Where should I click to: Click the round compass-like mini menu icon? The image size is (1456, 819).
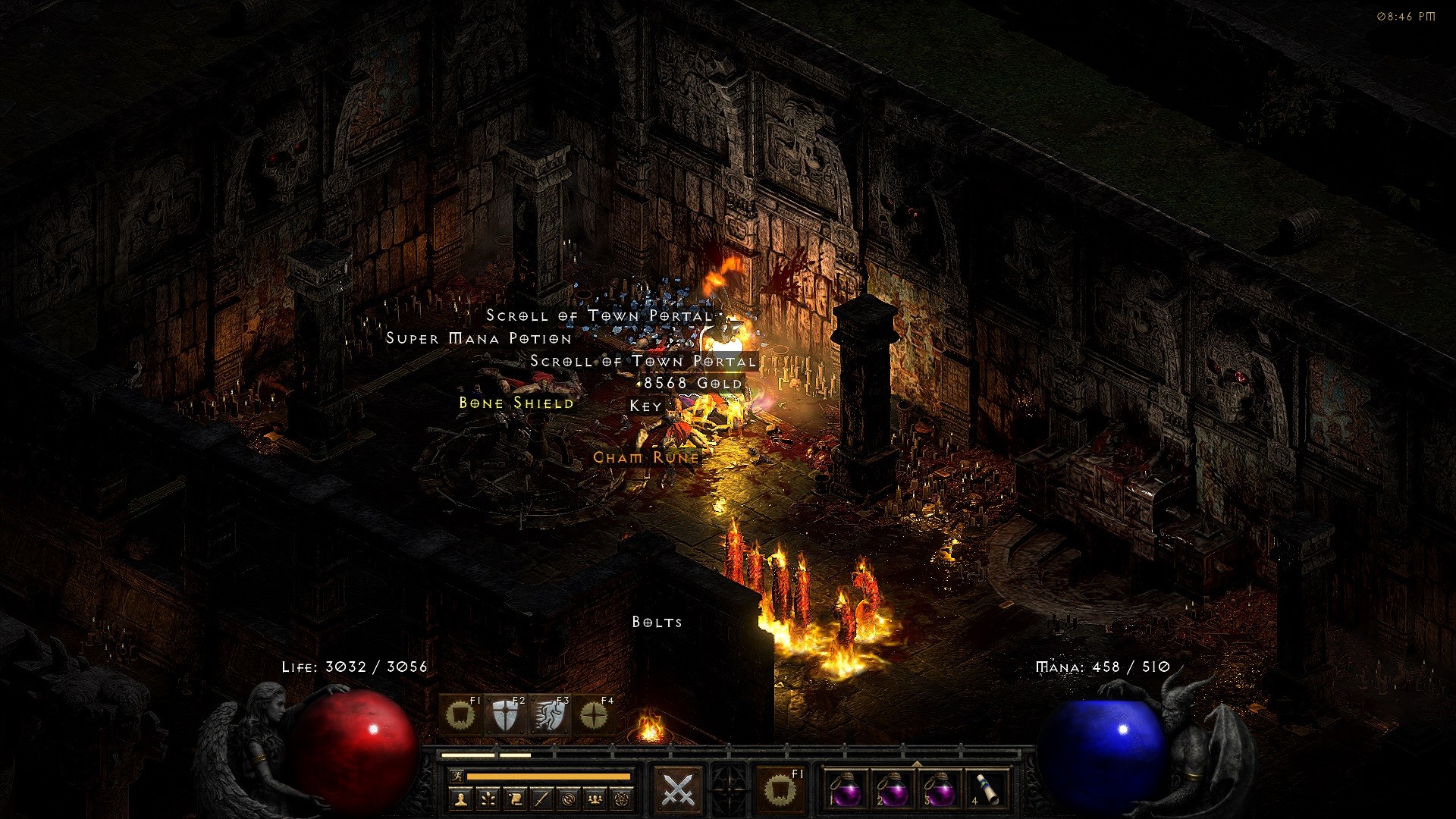569,799
